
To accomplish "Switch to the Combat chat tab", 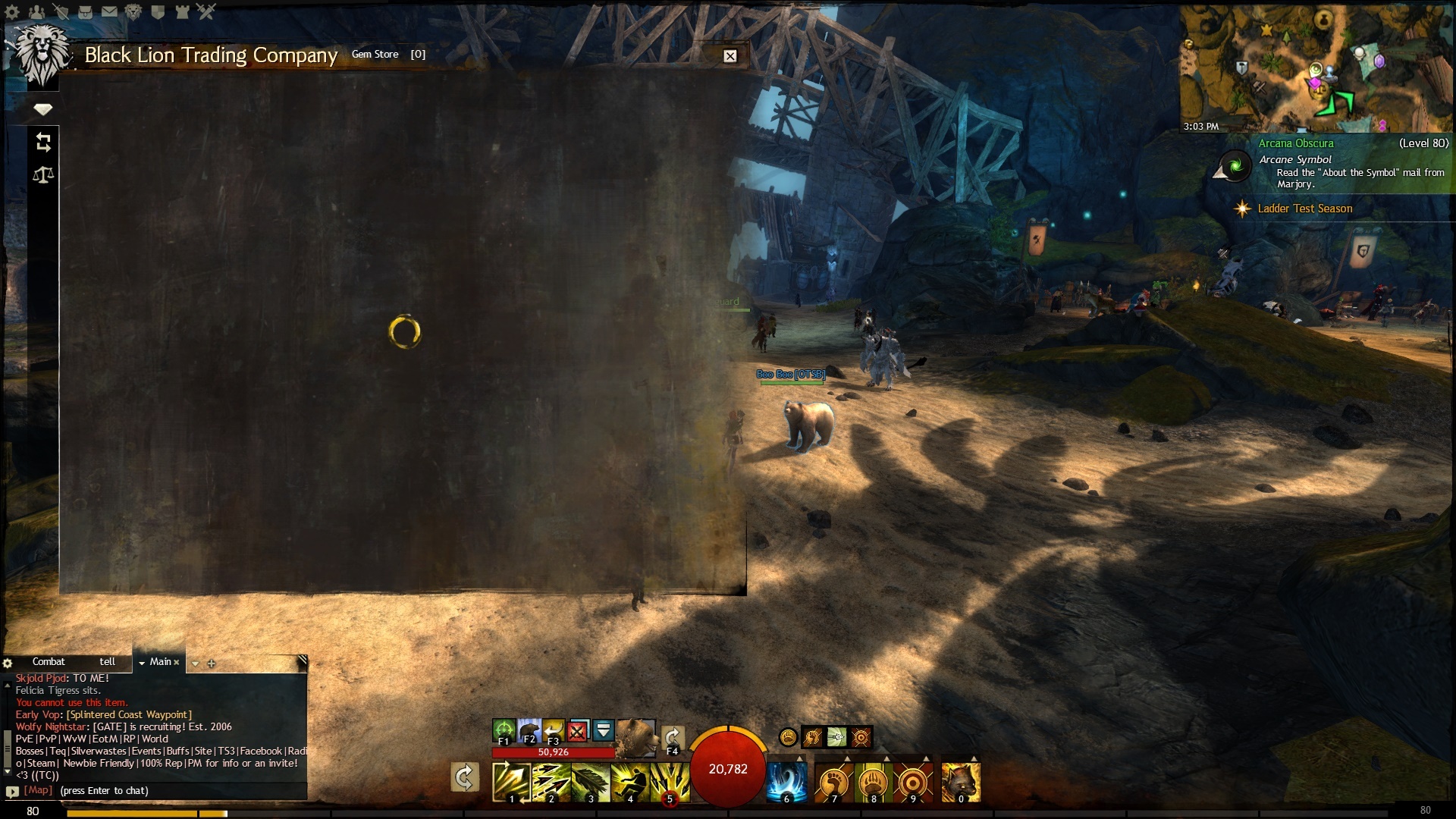I will click(x=49, y=662).
